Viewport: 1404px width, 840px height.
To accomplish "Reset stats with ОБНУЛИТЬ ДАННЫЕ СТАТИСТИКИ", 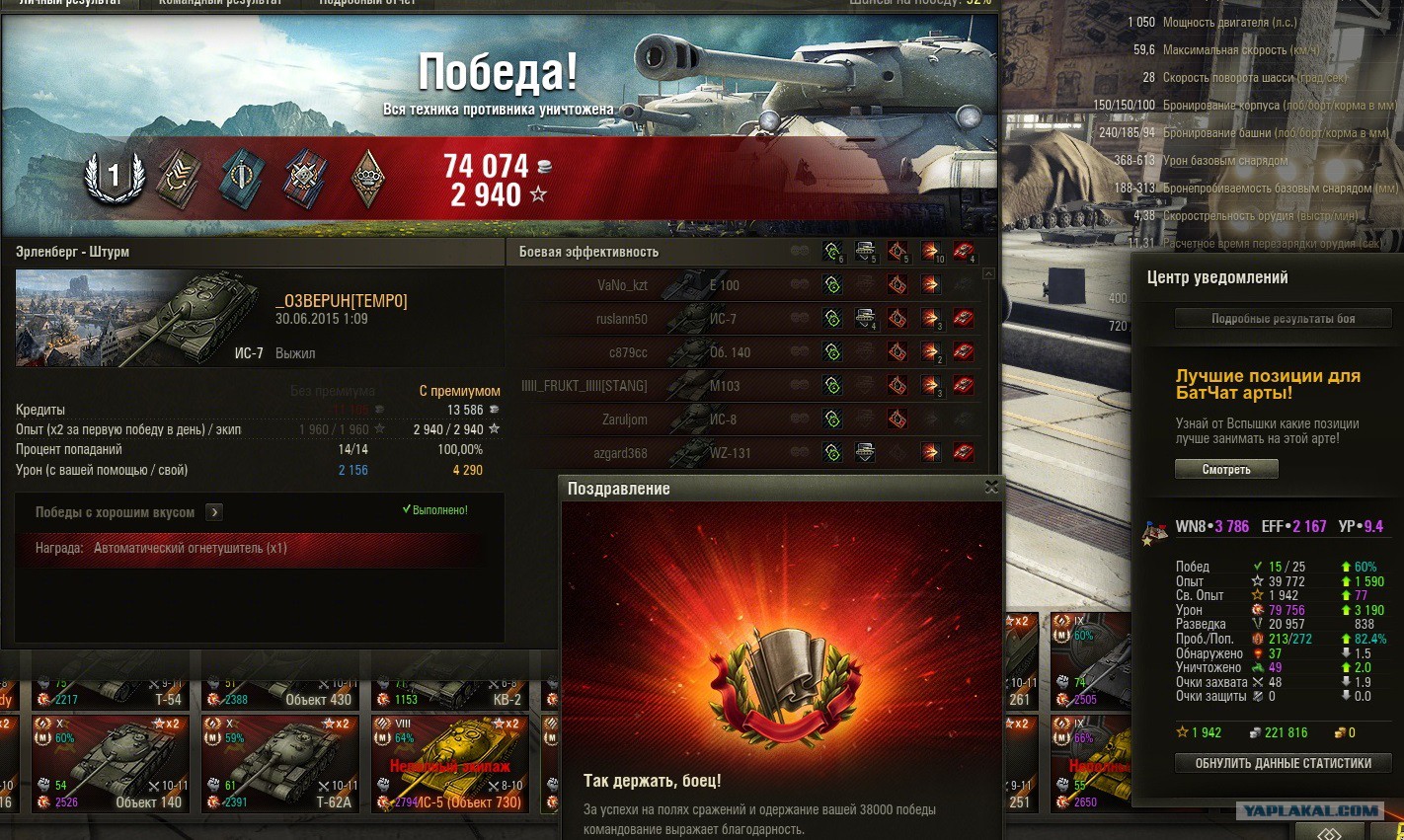I will pos(1283,763).
